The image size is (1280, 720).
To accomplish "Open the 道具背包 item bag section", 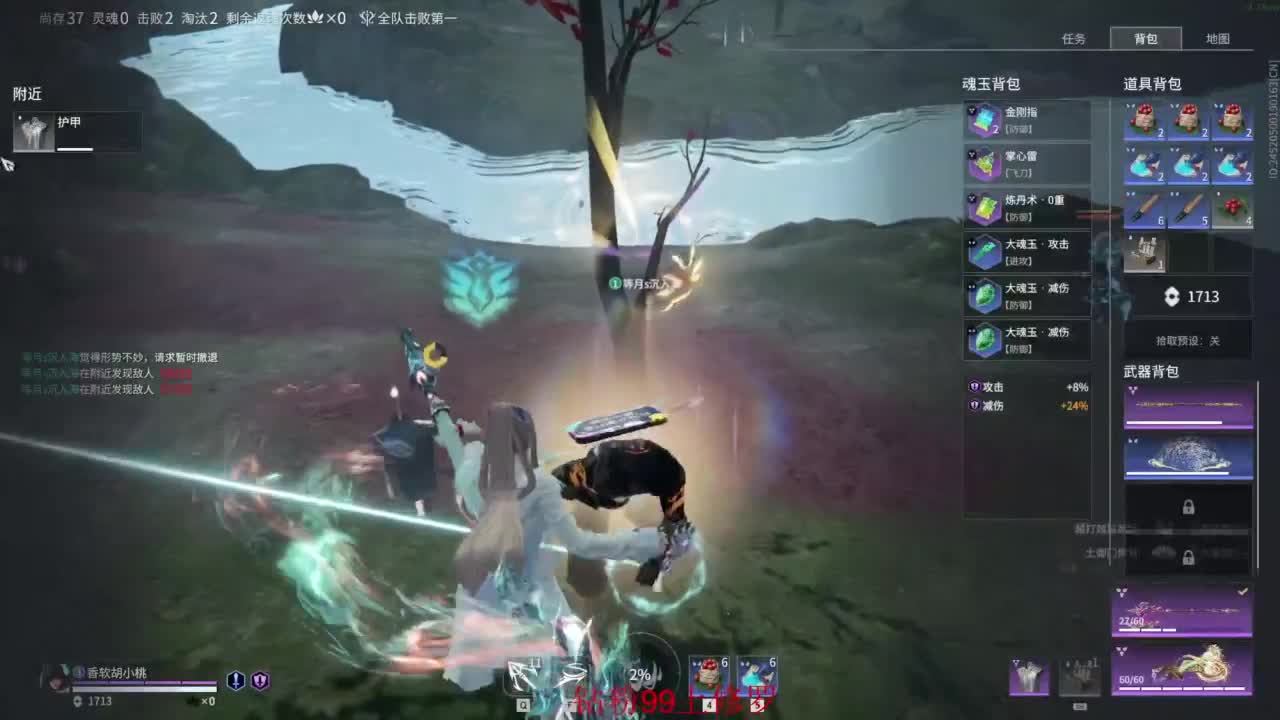I will (x=1152, y=84).
